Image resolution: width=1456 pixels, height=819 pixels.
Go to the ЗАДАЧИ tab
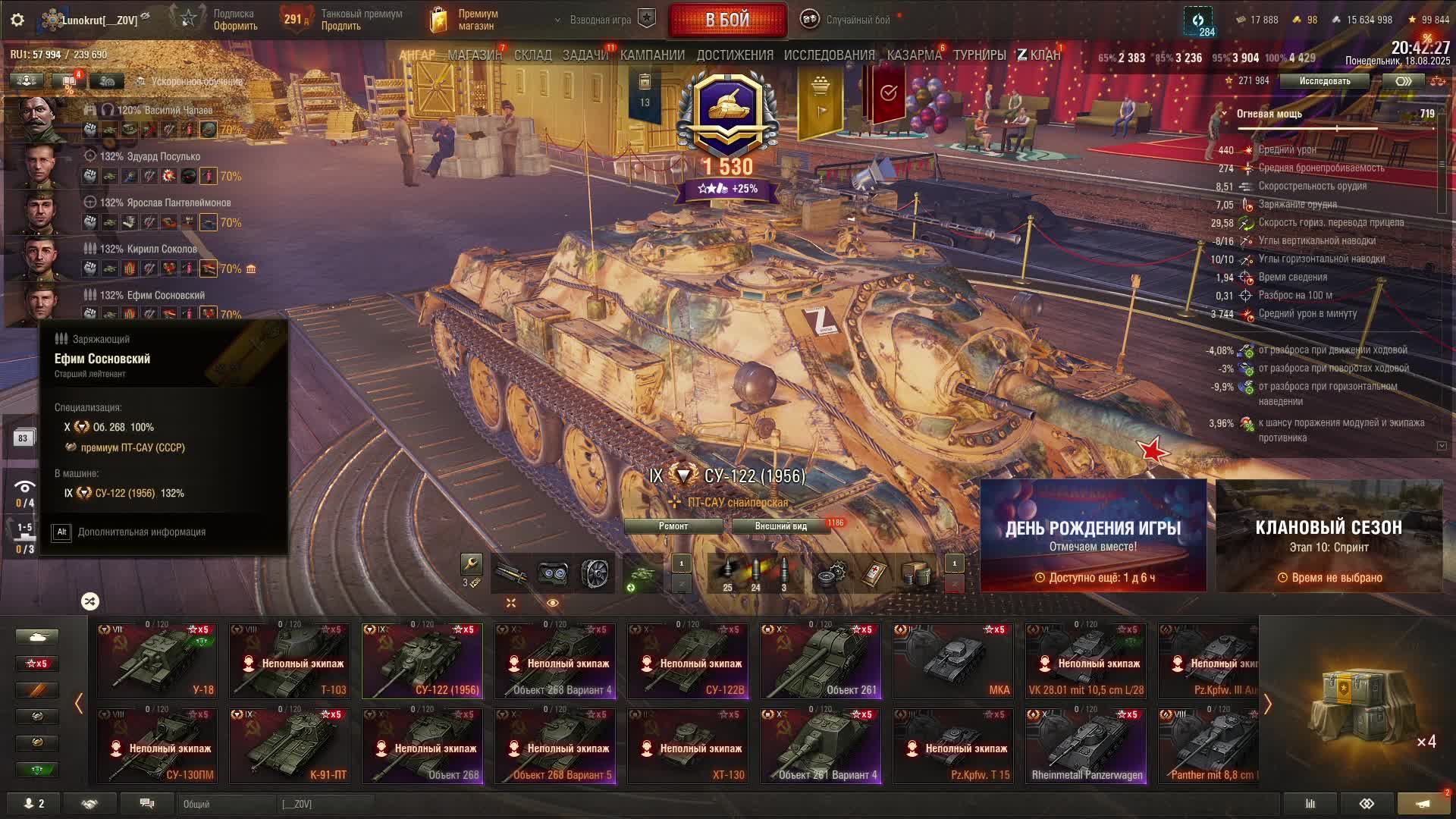[x=585, y=55]
